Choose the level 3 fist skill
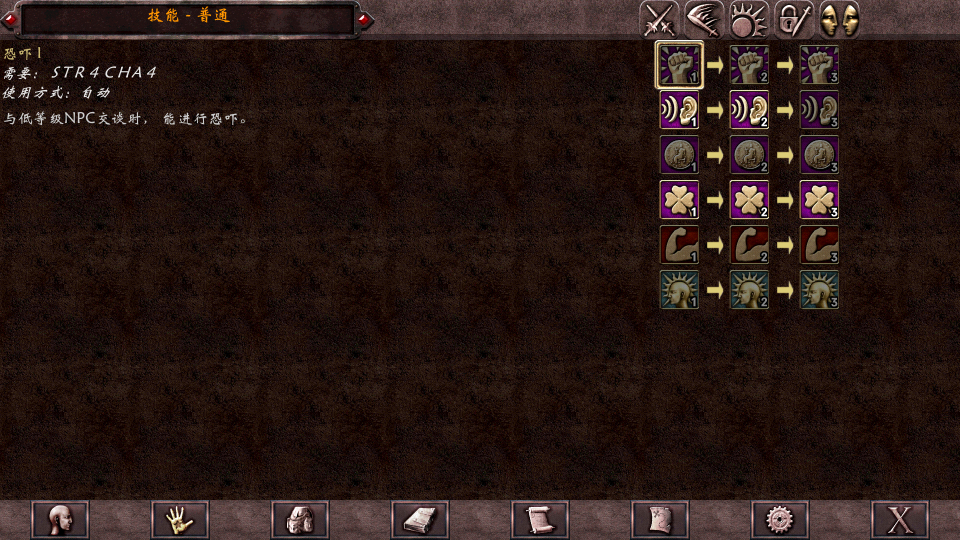Image resolution: width=960 pixels, height=540 pixels. (x=819, y=65)
